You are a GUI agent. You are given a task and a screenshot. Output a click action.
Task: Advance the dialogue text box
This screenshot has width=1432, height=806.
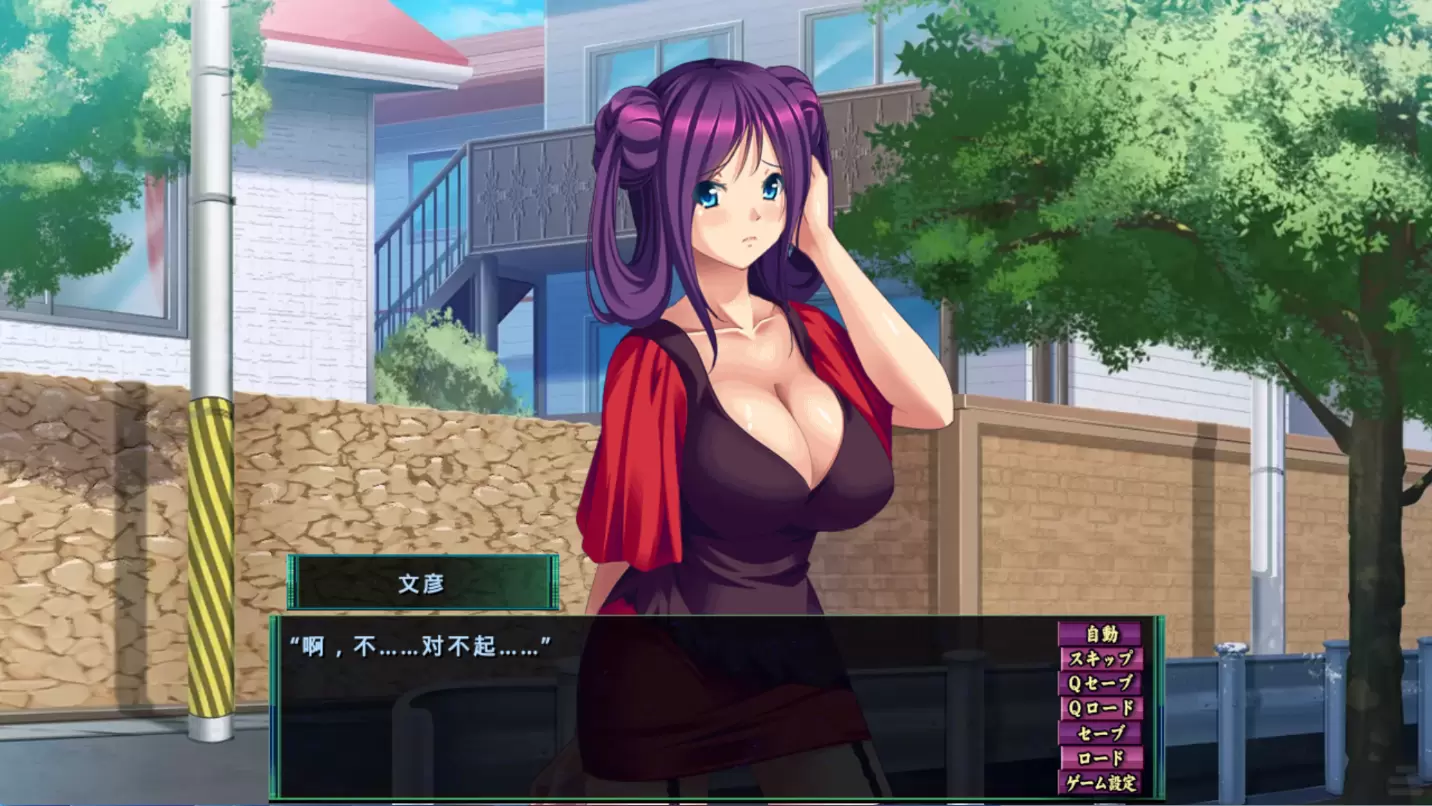click(x=660, y=710)
